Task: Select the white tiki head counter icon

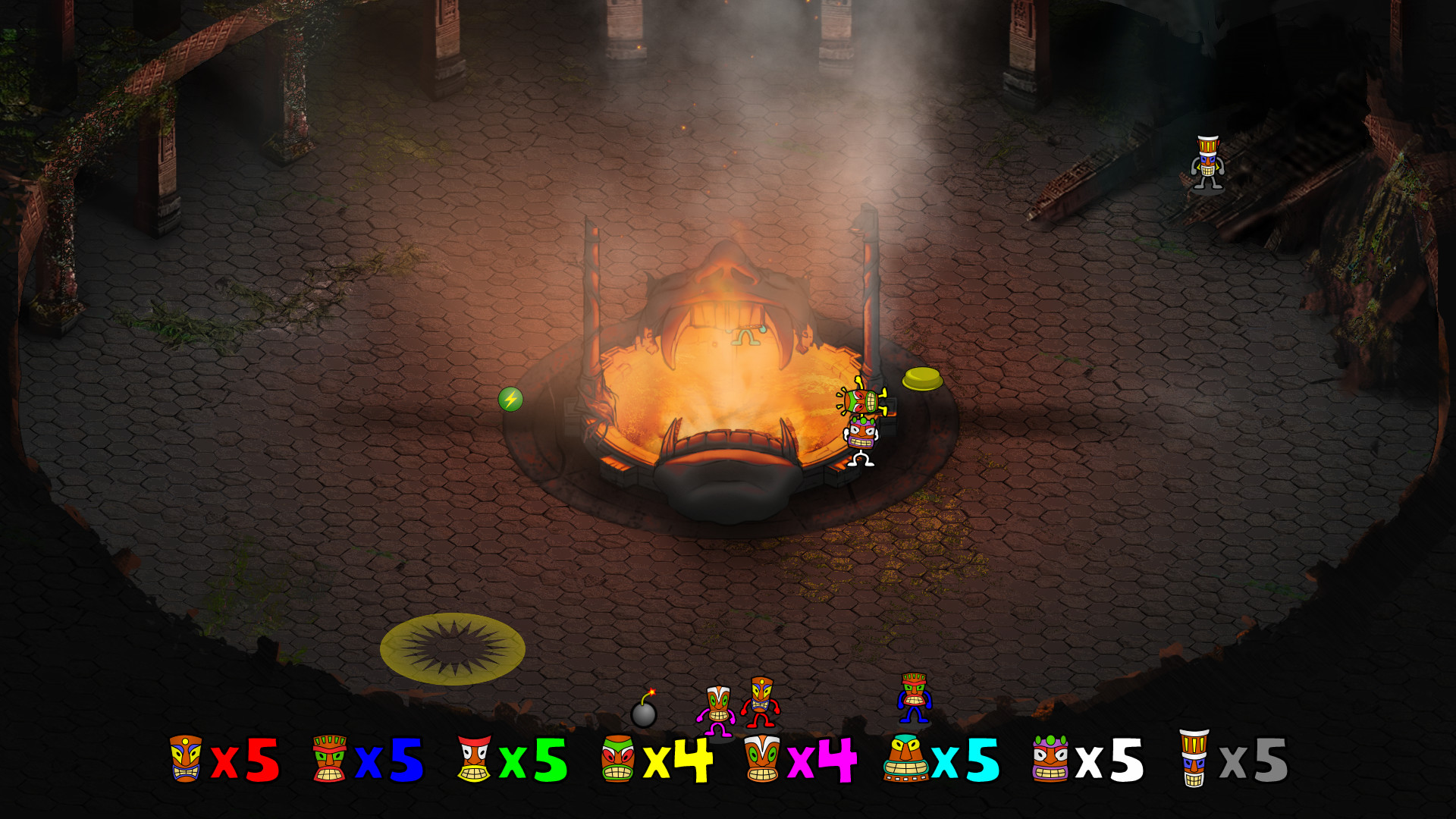Action: click(x=1051, y=758)
